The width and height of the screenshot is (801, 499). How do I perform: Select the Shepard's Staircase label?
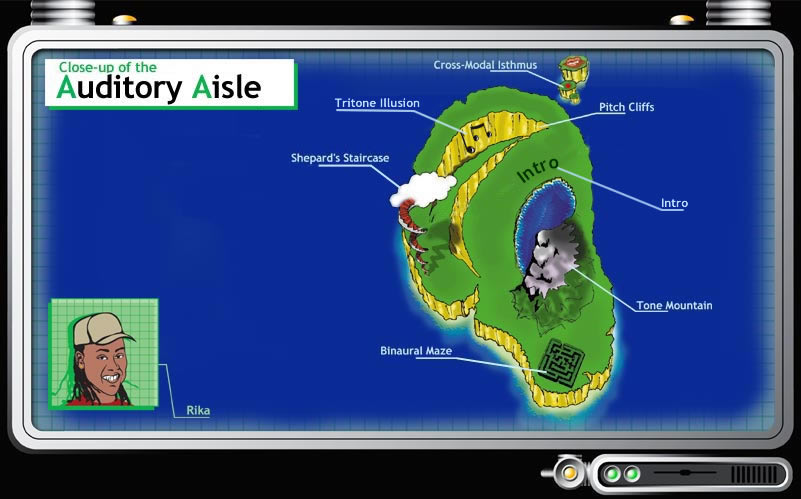(x=339, y=158)
